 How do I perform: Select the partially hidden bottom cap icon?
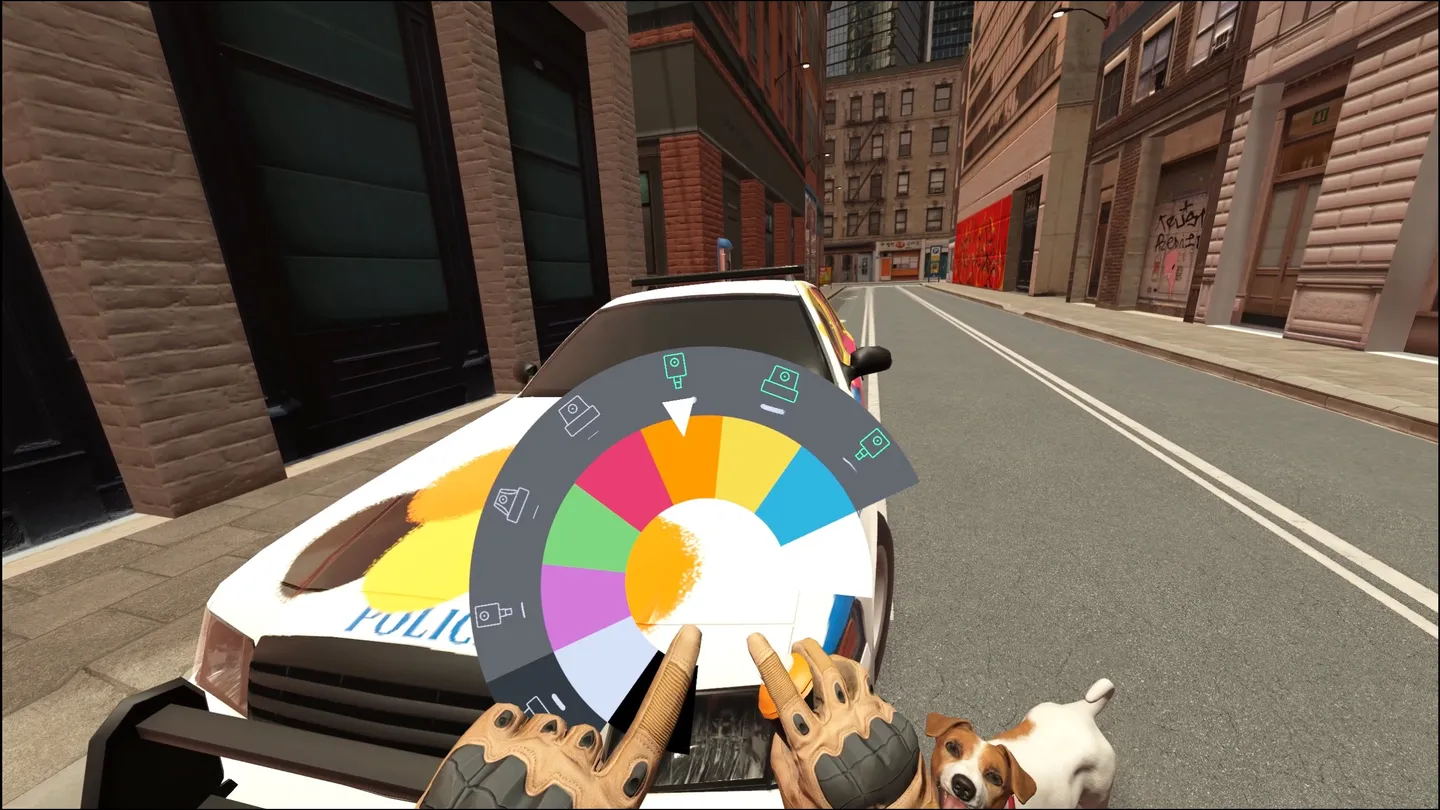click(536, 703)
